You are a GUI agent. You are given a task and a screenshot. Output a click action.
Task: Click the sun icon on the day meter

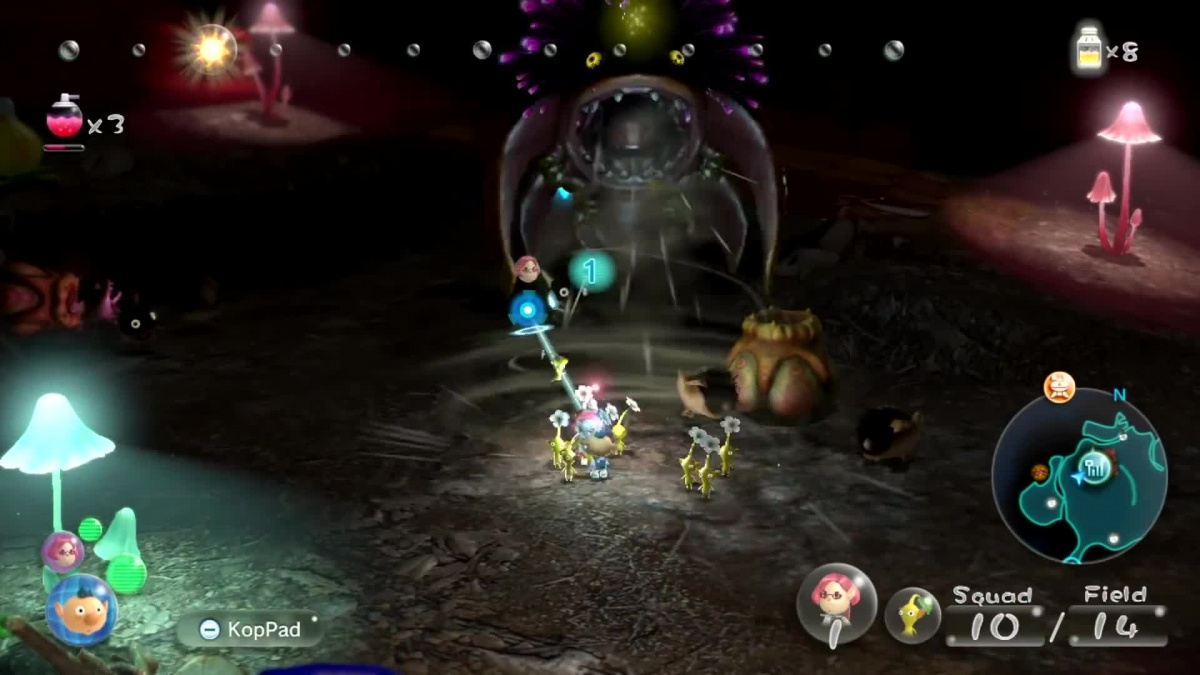(211, 48)
